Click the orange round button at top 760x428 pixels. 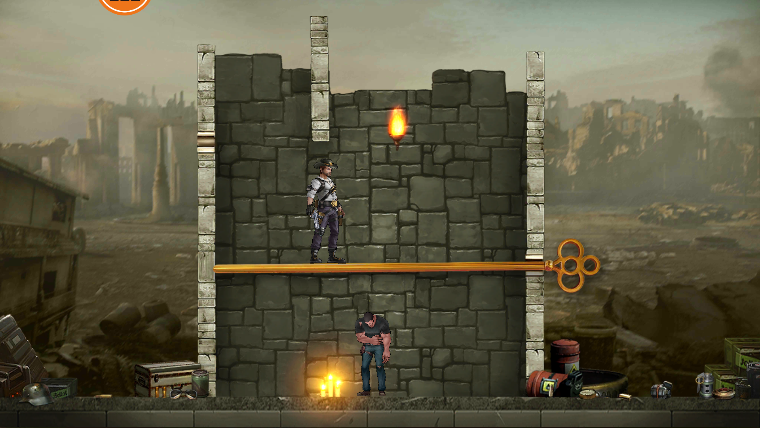coord(125,4)
